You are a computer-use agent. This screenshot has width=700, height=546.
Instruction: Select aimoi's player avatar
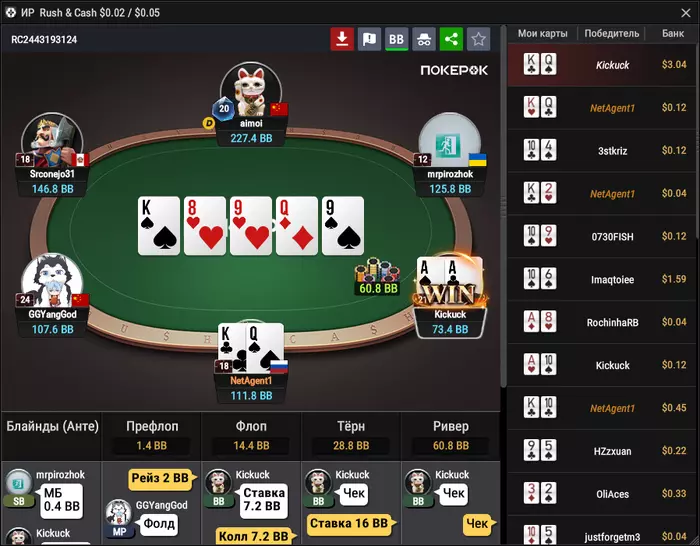(250, 92)
